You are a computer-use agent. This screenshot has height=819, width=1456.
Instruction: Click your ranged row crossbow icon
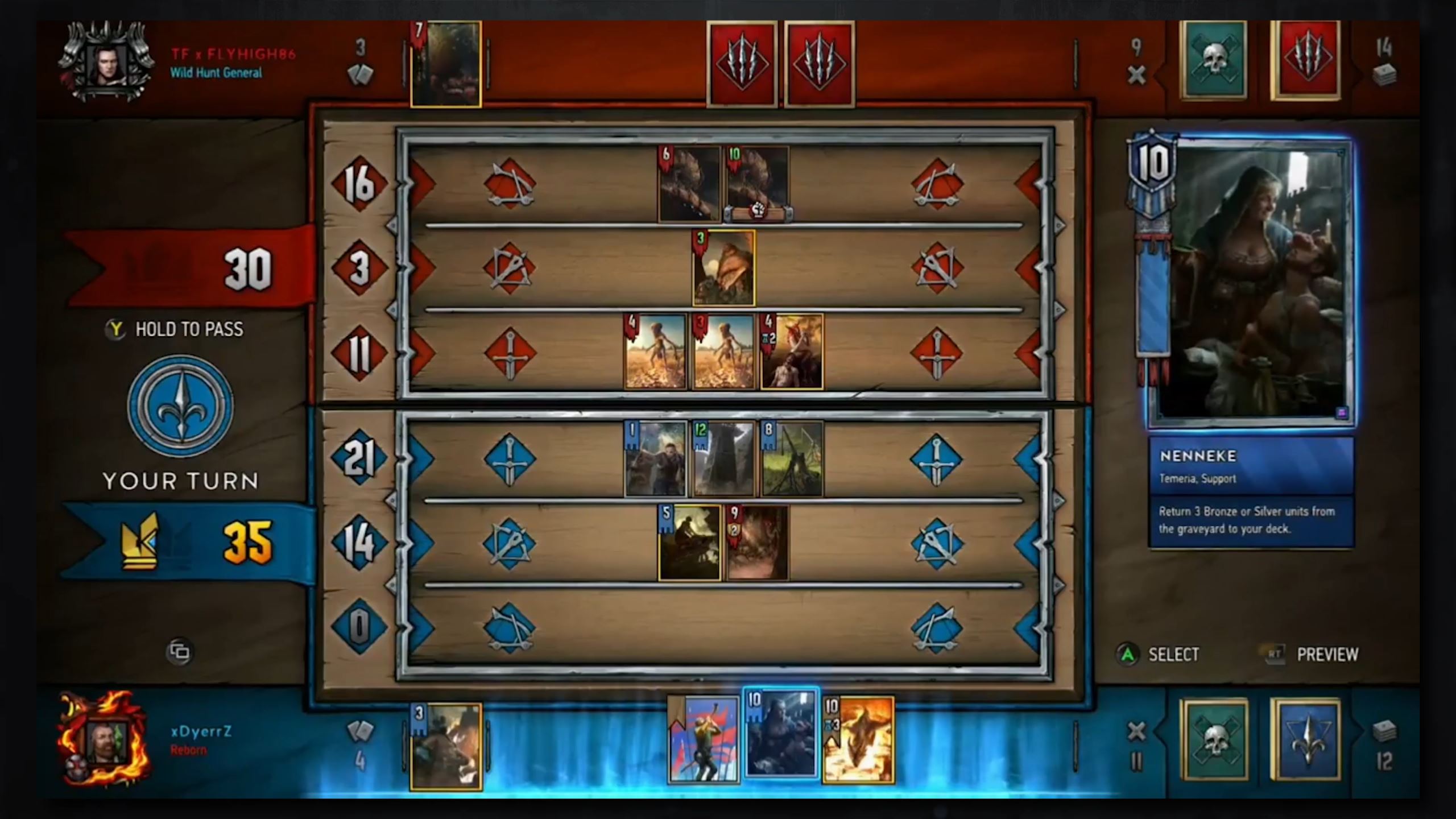pyautogui.click(x=510, y=541)
